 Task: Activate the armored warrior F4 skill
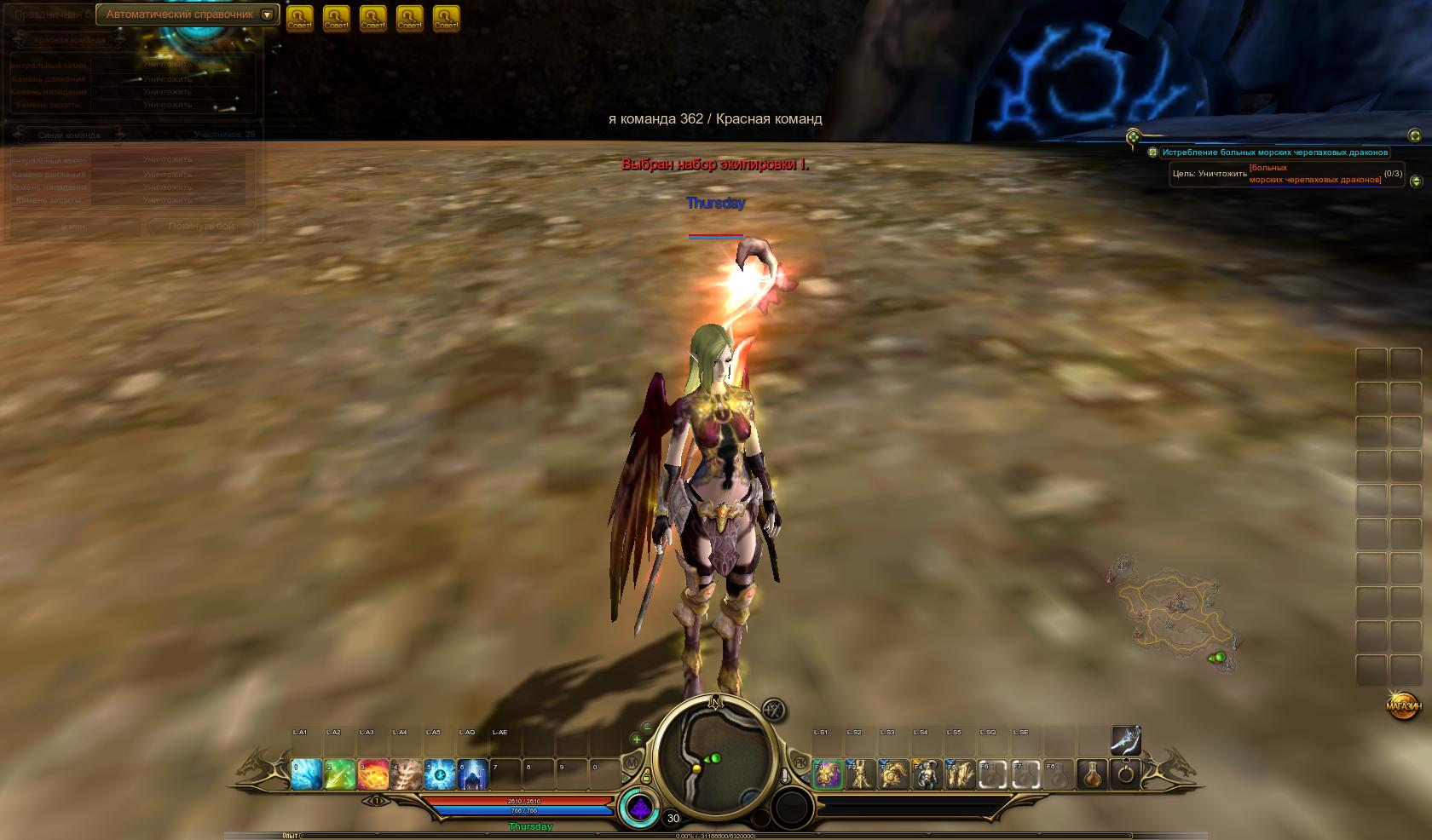tap(927, 774)
